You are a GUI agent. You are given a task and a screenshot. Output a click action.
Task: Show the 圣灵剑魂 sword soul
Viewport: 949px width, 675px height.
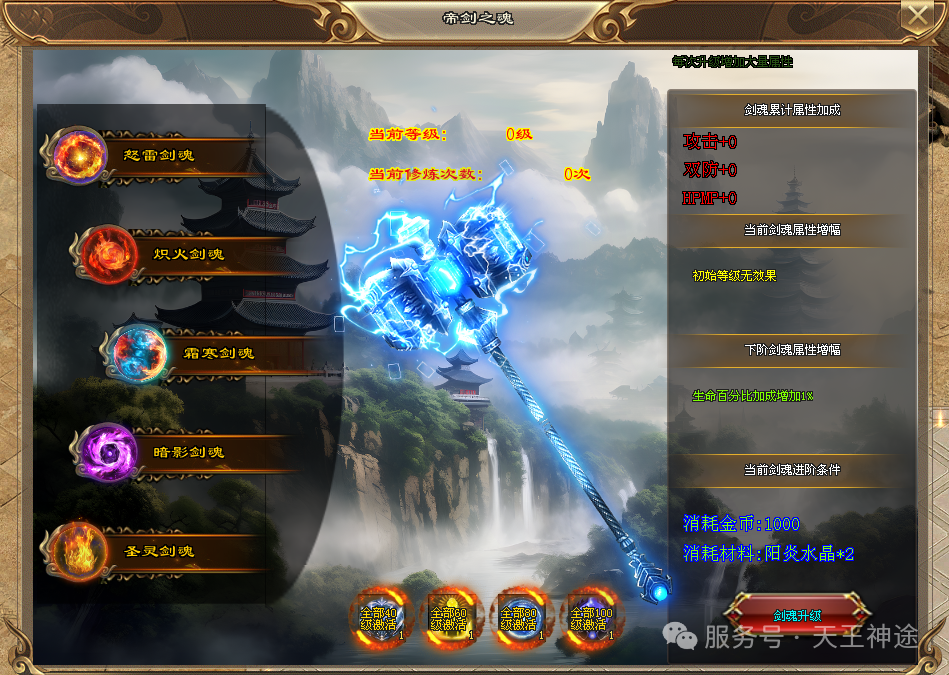click(150, 551)
